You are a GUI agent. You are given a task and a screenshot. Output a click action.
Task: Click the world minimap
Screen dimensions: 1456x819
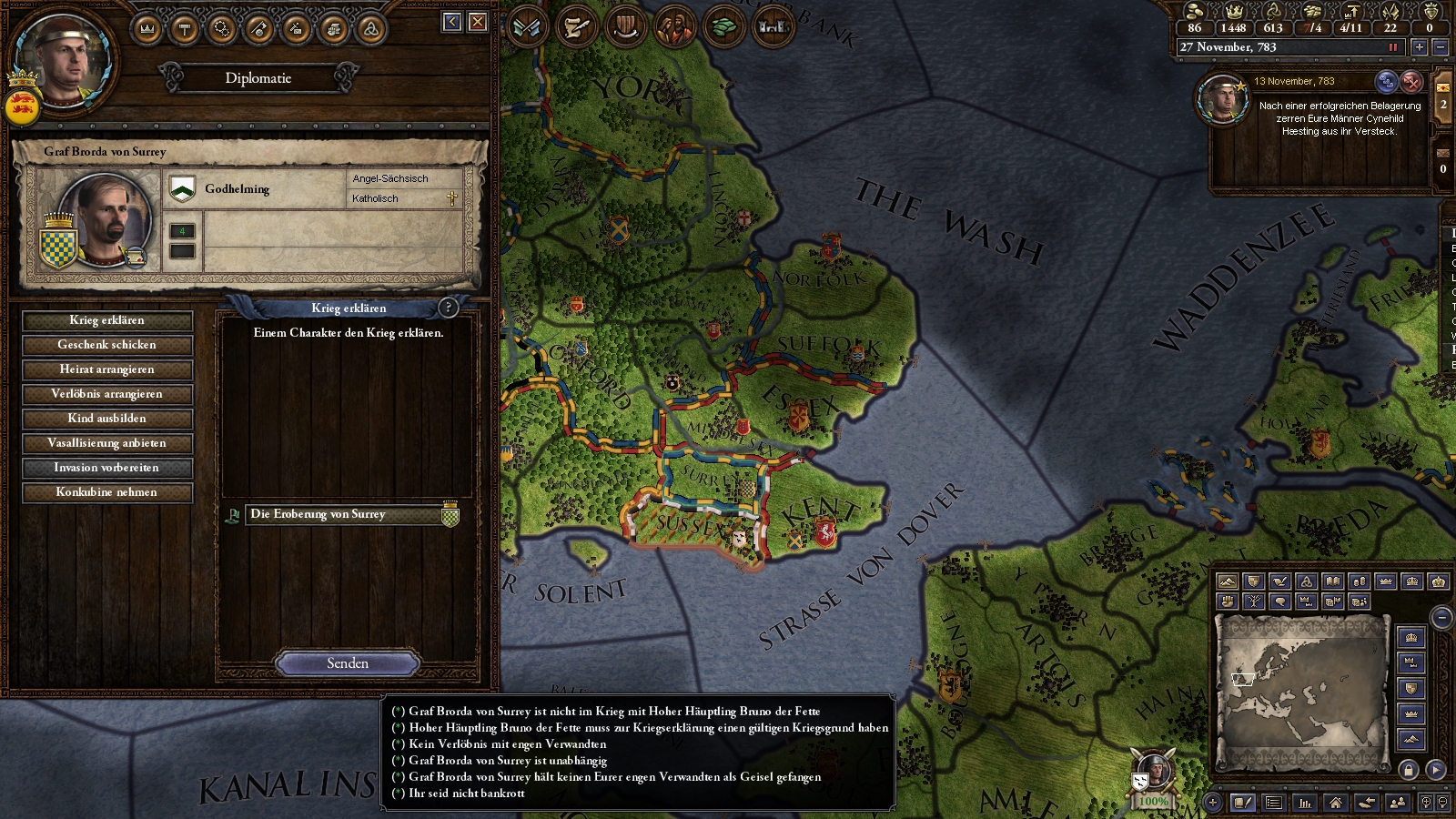[1303, 692]
